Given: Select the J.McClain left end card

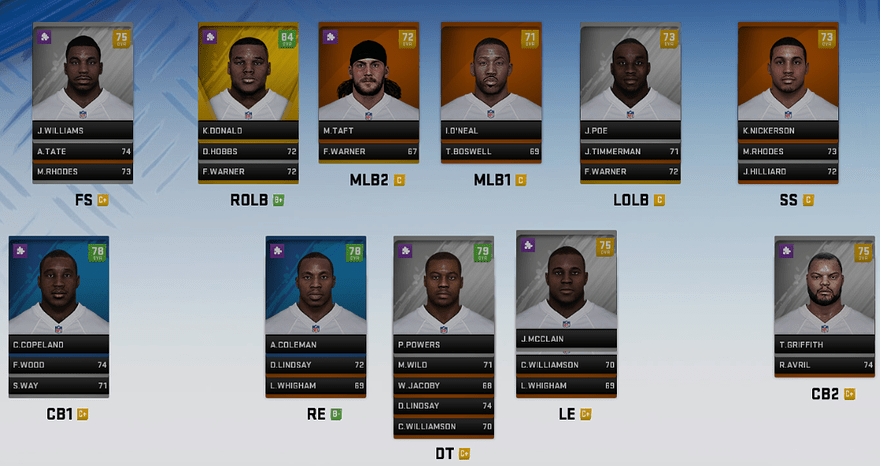Looking at the screenshot, I should [566, 290].
